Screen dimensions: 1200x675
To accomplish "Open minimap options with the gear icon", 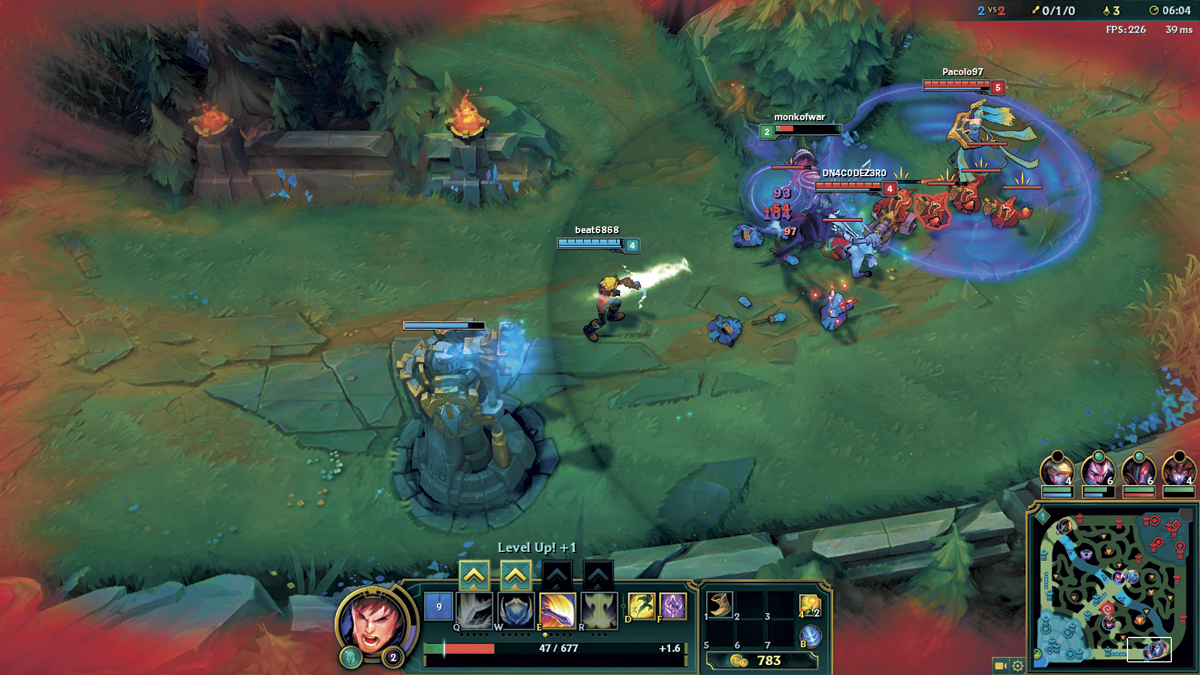I will pyautogui.click(x=1018, y=665).
